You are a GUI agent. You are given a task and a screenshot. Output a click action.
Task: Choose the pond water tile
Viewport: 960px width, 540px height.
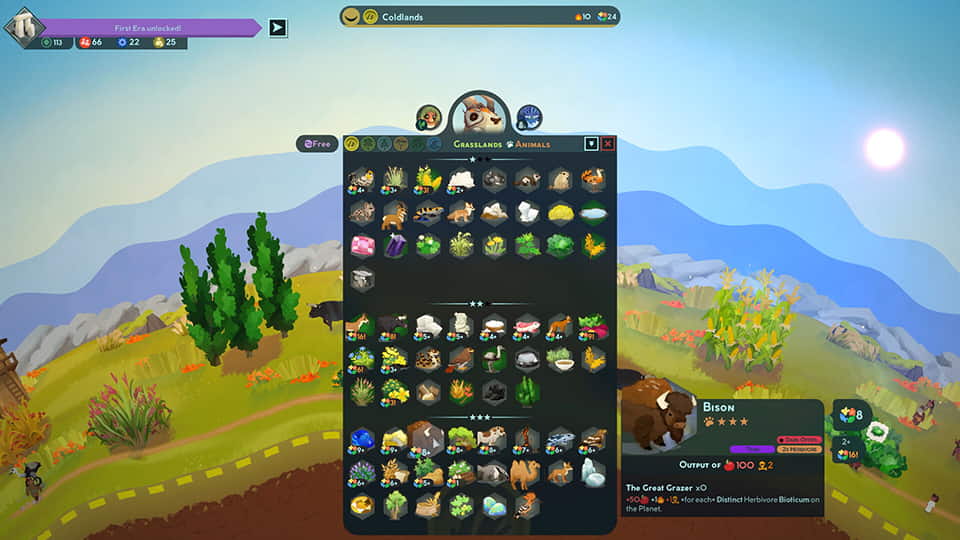(x=593, y=213)
